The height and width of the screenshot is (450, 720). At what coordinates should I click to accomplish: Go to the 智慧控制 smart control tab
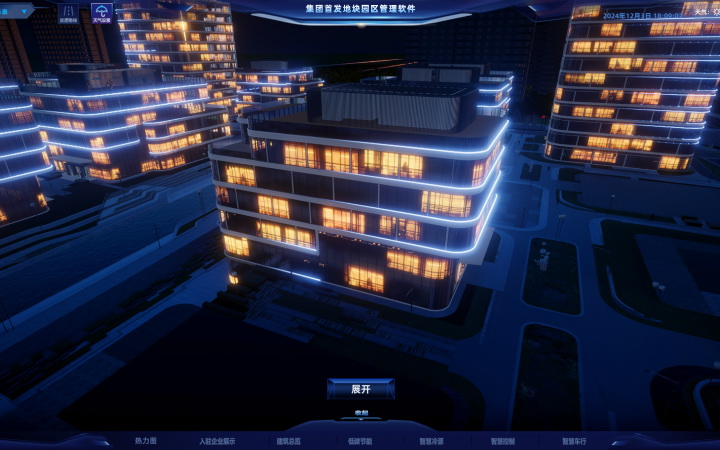click(x=503, y=440)
